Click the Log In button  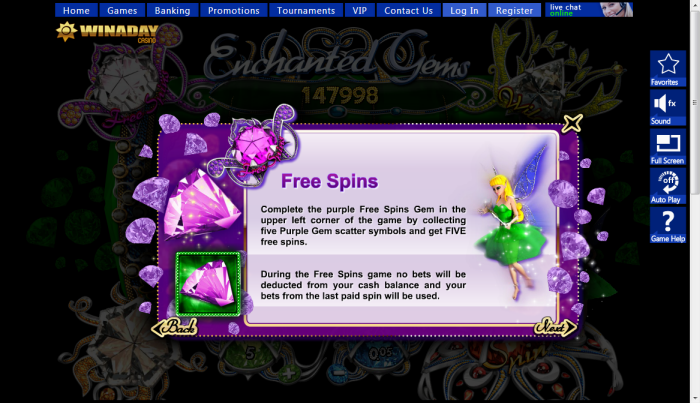(x=464, y=11)
